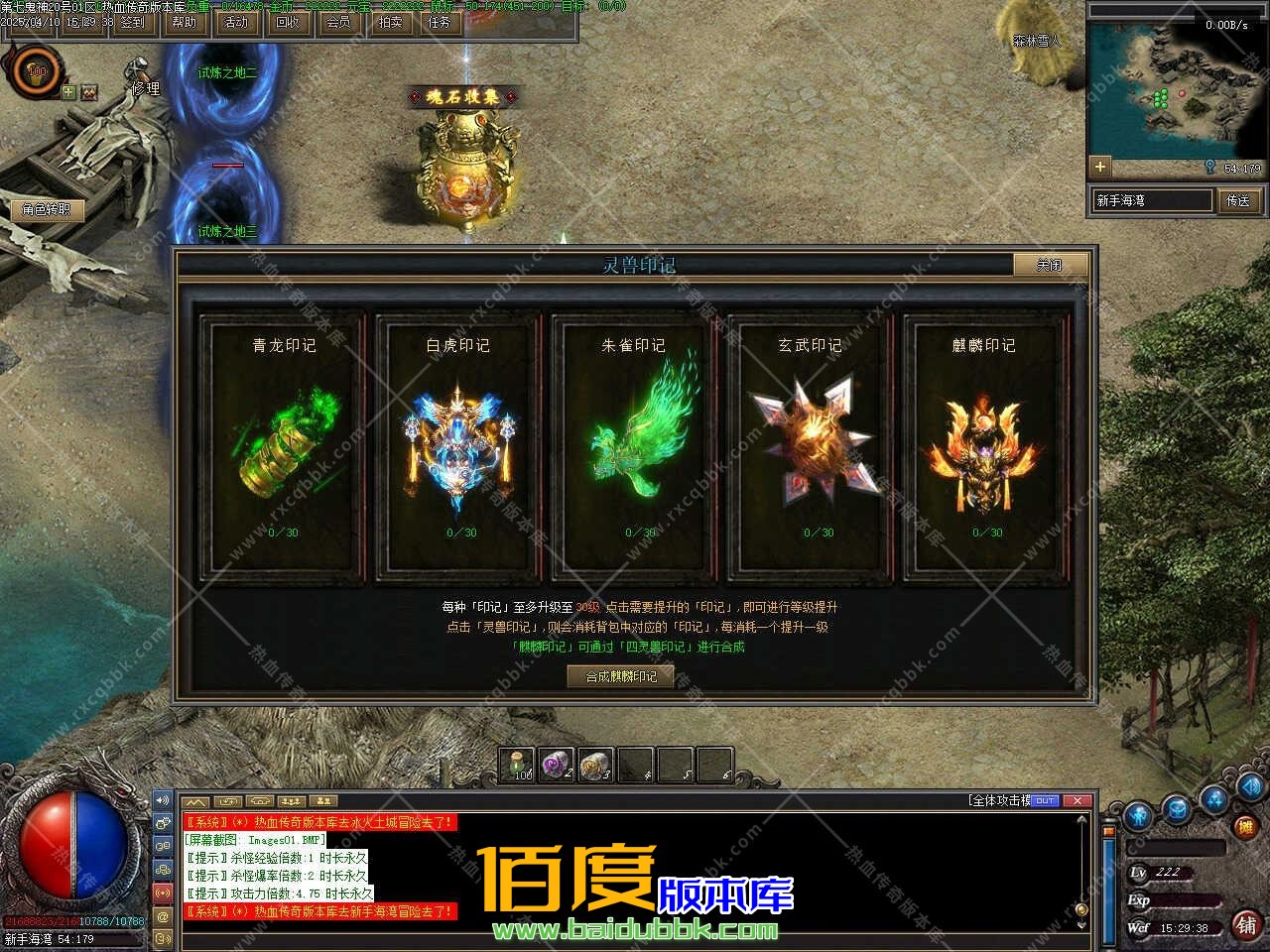Image resolution: width=1270 pixels, height=952 pixels.
Task: Close the 灵兽印记 panel with 关闭
Action: (x=1050, y=265)
